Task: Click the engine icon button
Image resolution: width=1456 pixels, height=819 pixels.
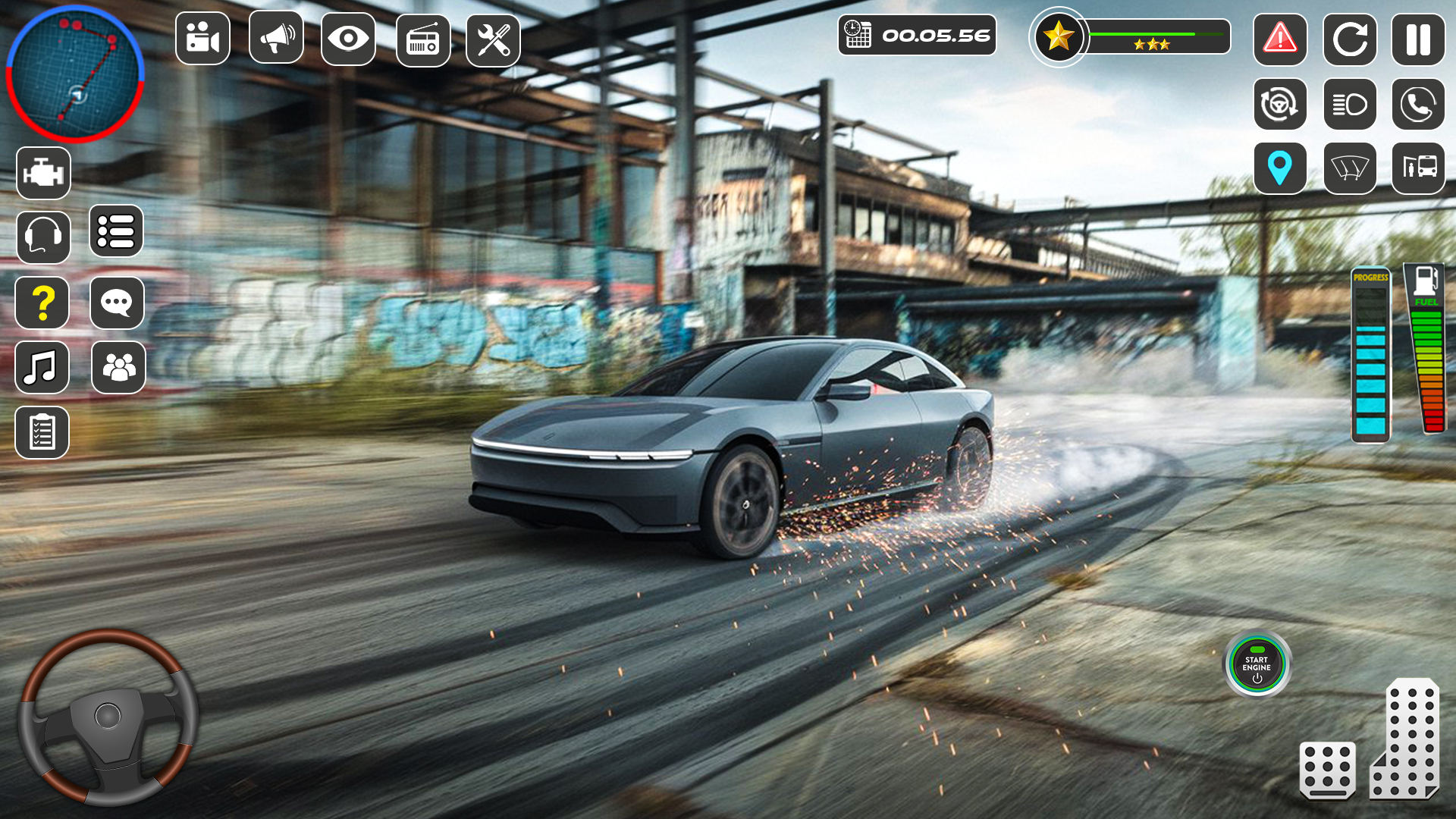Action: 43,174
